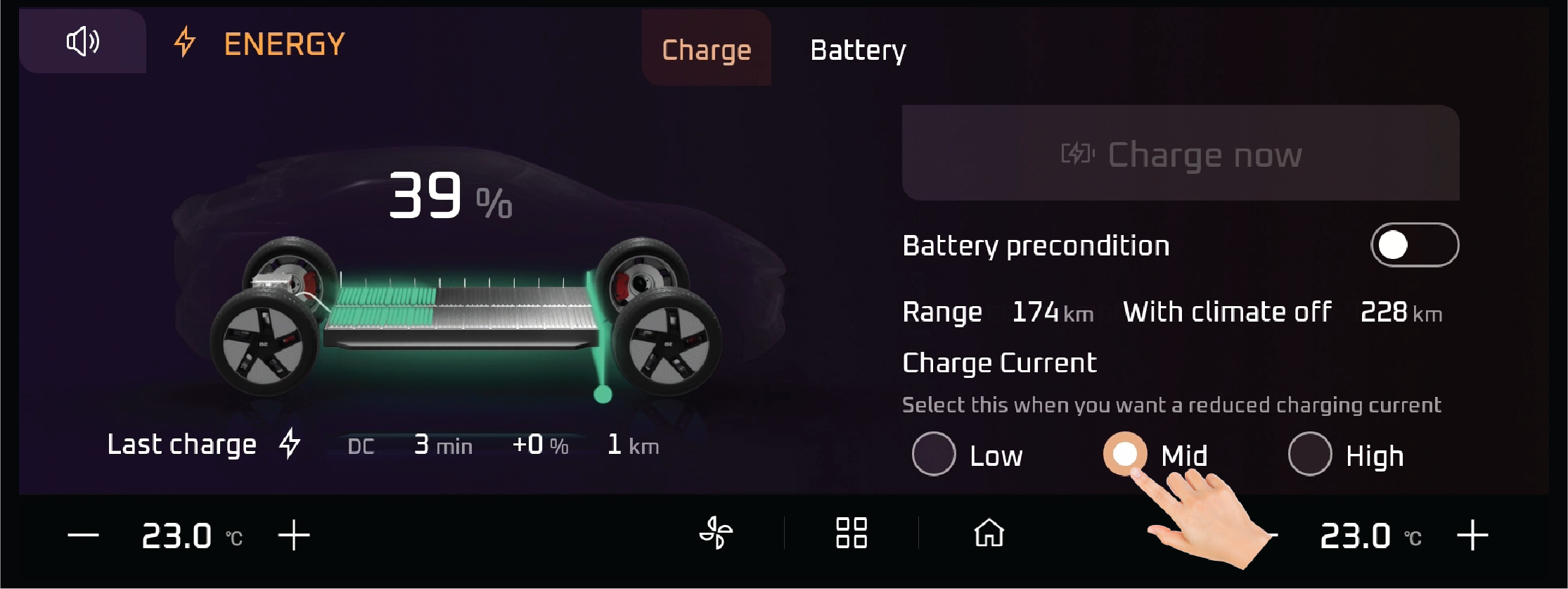Toggle Battery precondition switch
This screenshot has width=1568, height=589.
[1414, 245]
